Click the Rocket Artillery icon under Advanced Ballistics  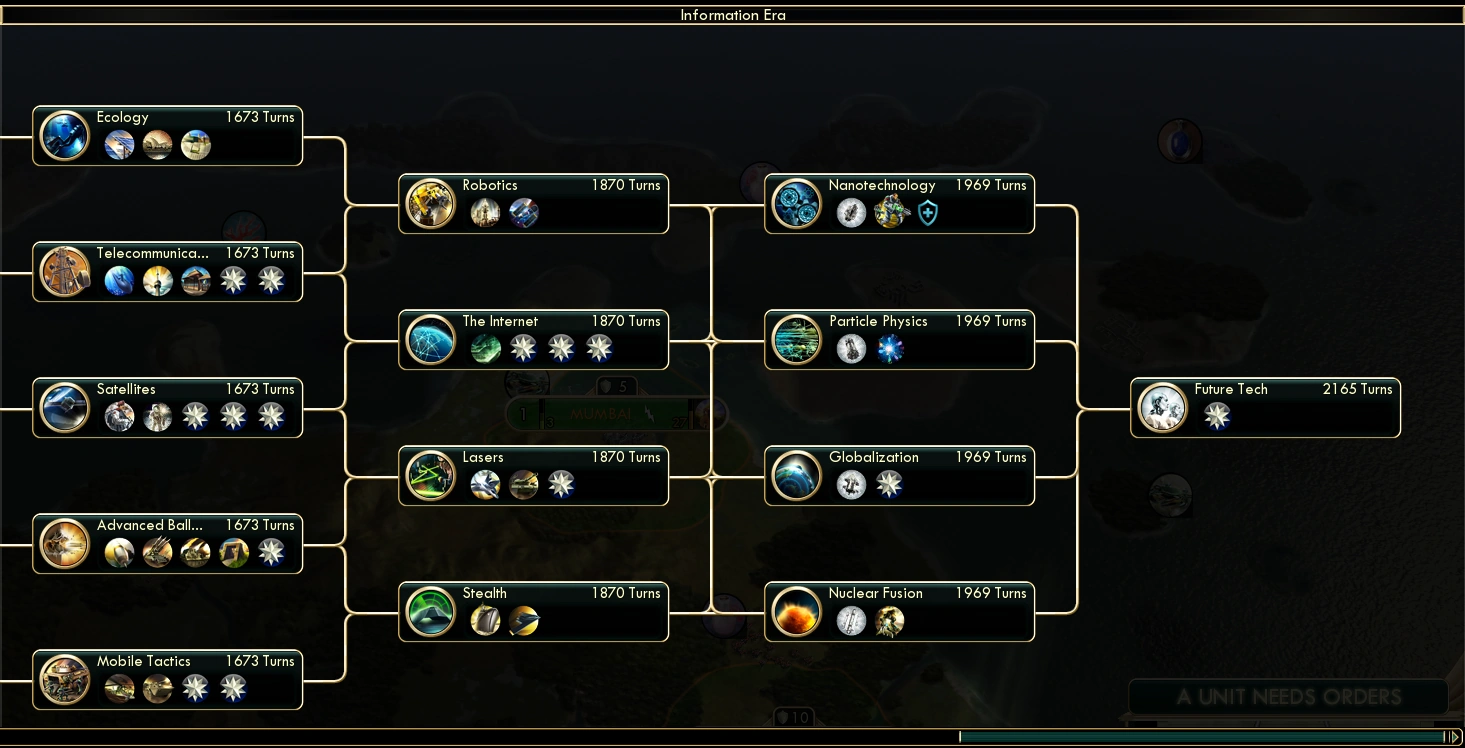point(157,551)
